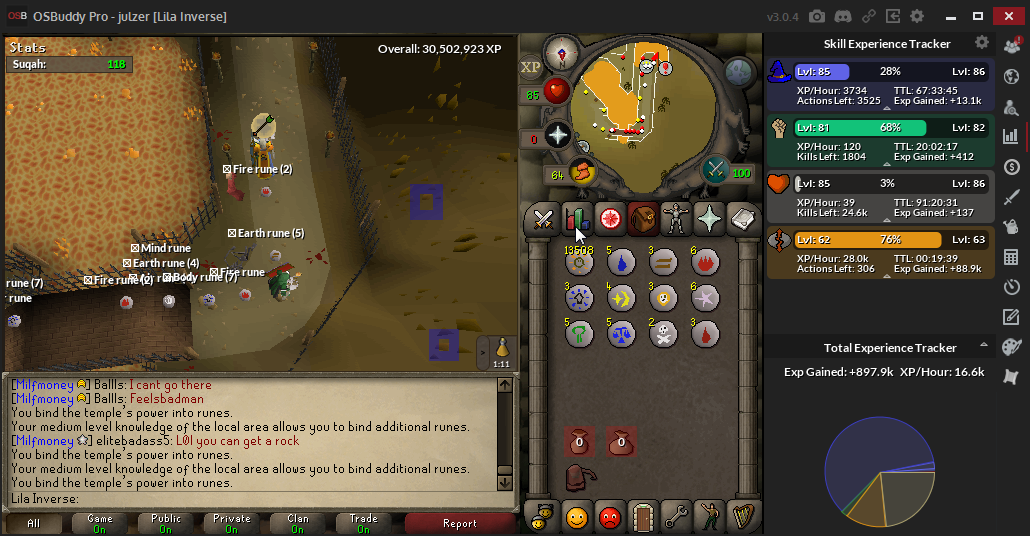Switch chat filter to Public
The height and width of the screenshot is (536, 1030).
tap(166, 523)
